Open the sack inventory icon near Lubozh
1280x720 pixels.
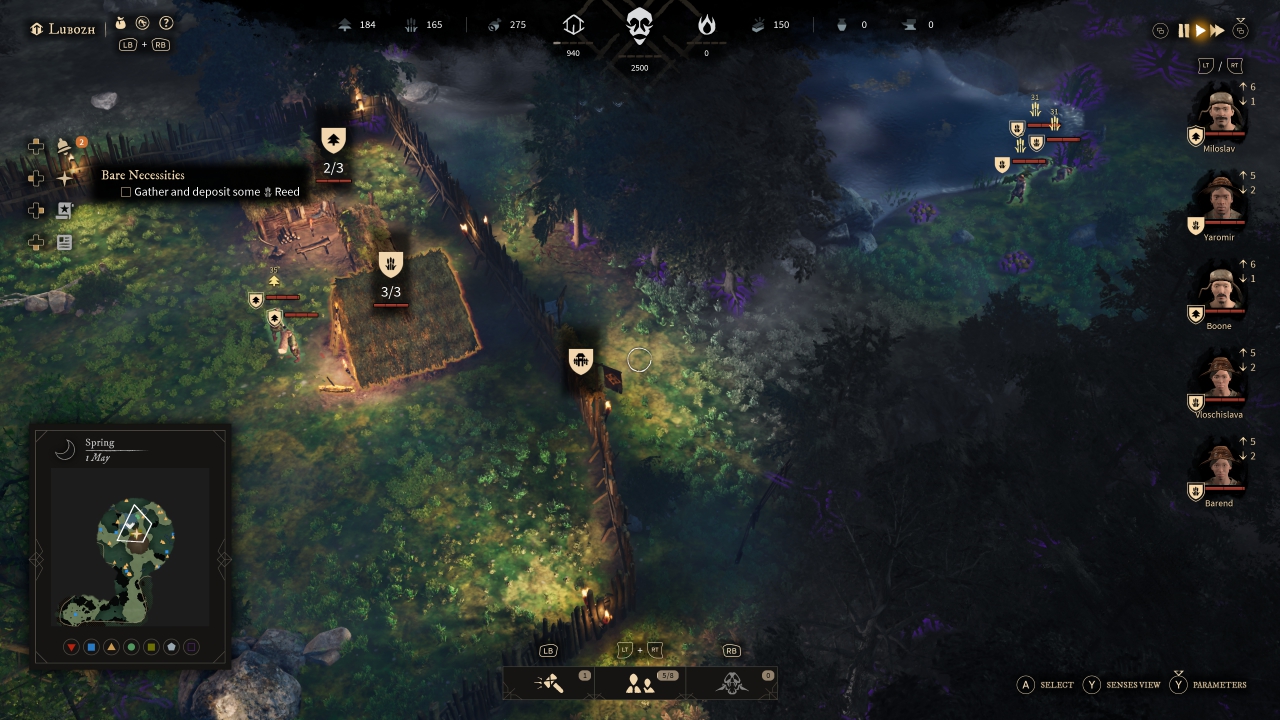point(121,23)
